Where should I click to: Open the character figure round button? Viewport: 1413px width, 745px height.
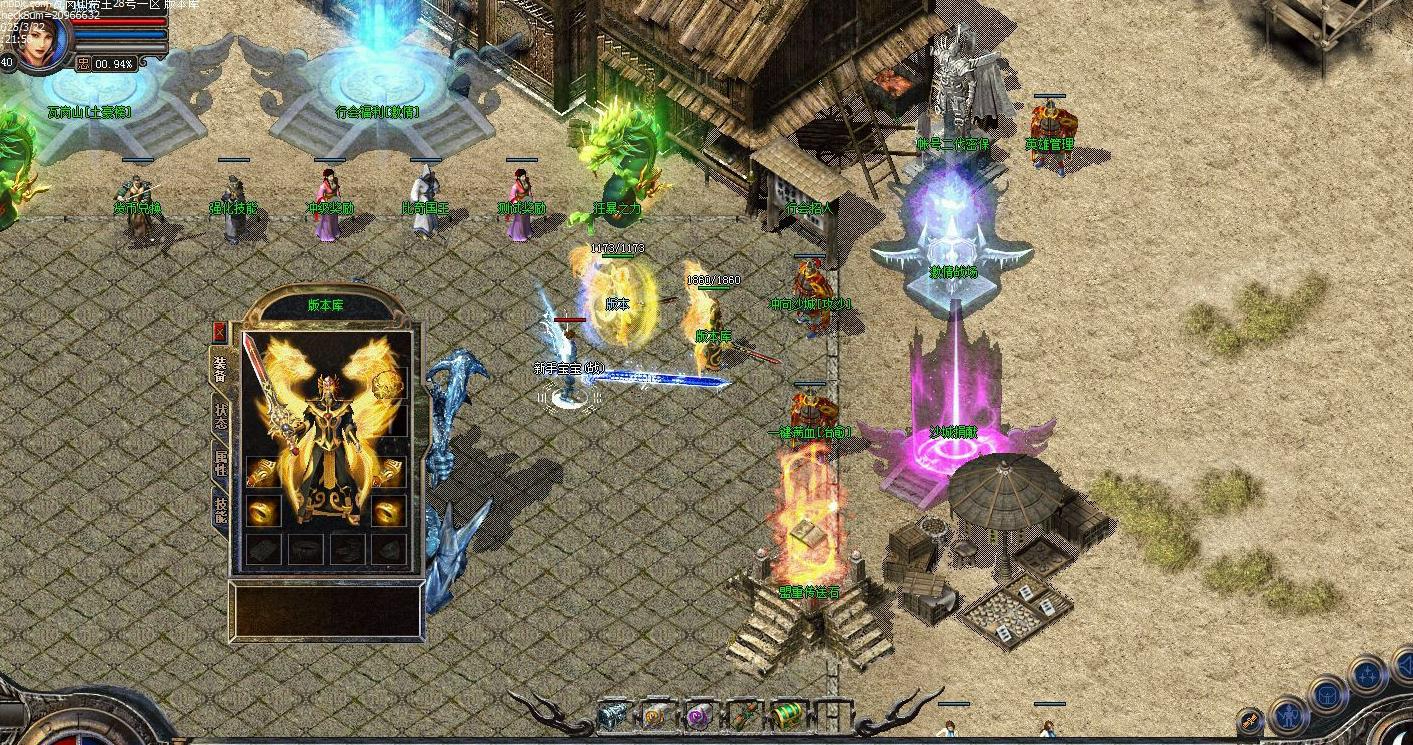tap(1289, 715)
